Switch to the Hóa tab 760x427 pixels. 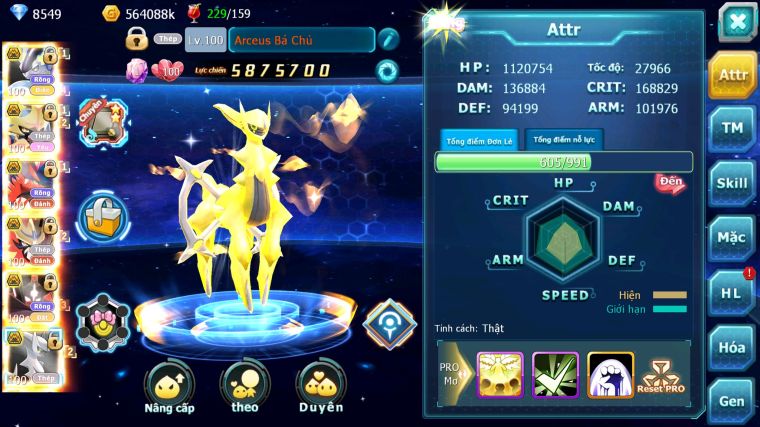(x=733, y=347)
